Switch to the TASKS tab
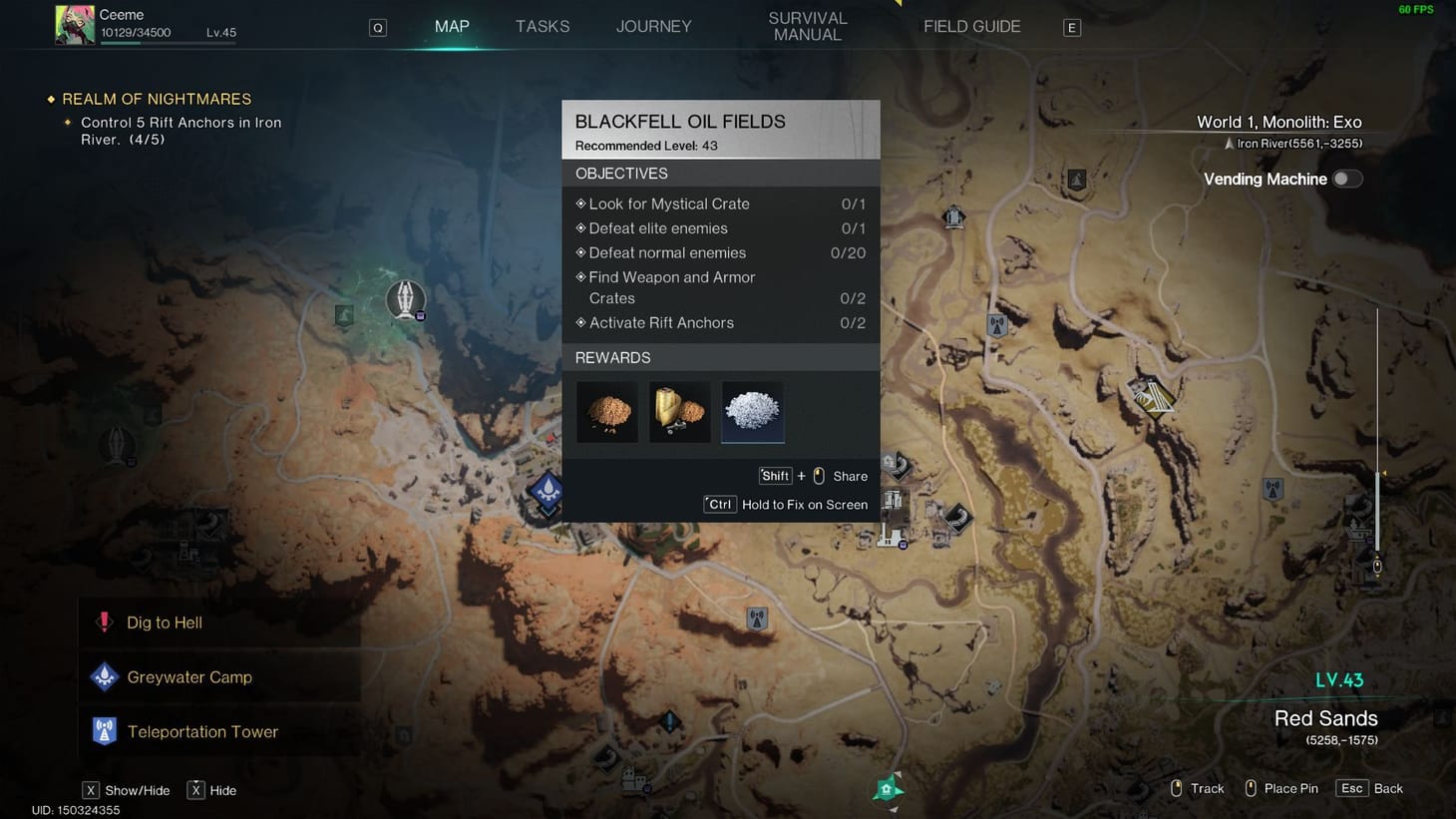This screenshot has height=819, width=1456. [543, 26]
